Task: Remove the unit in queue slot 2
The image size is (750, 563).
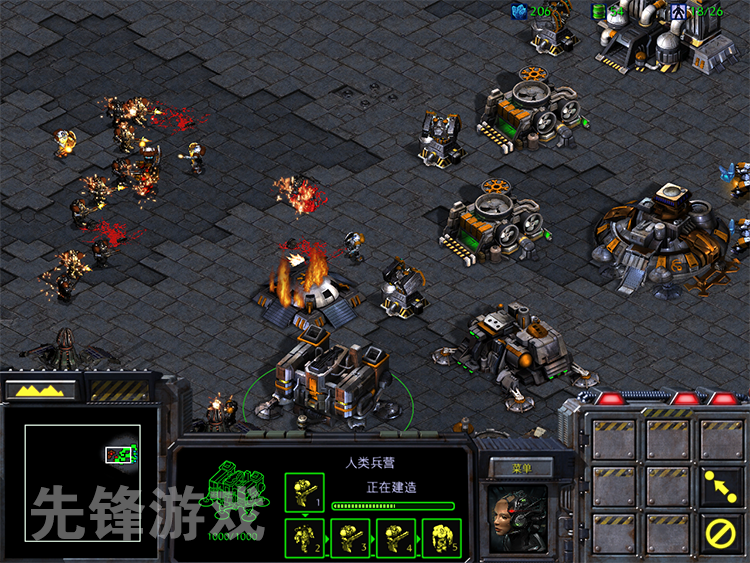Action: (x=304, y=537)
